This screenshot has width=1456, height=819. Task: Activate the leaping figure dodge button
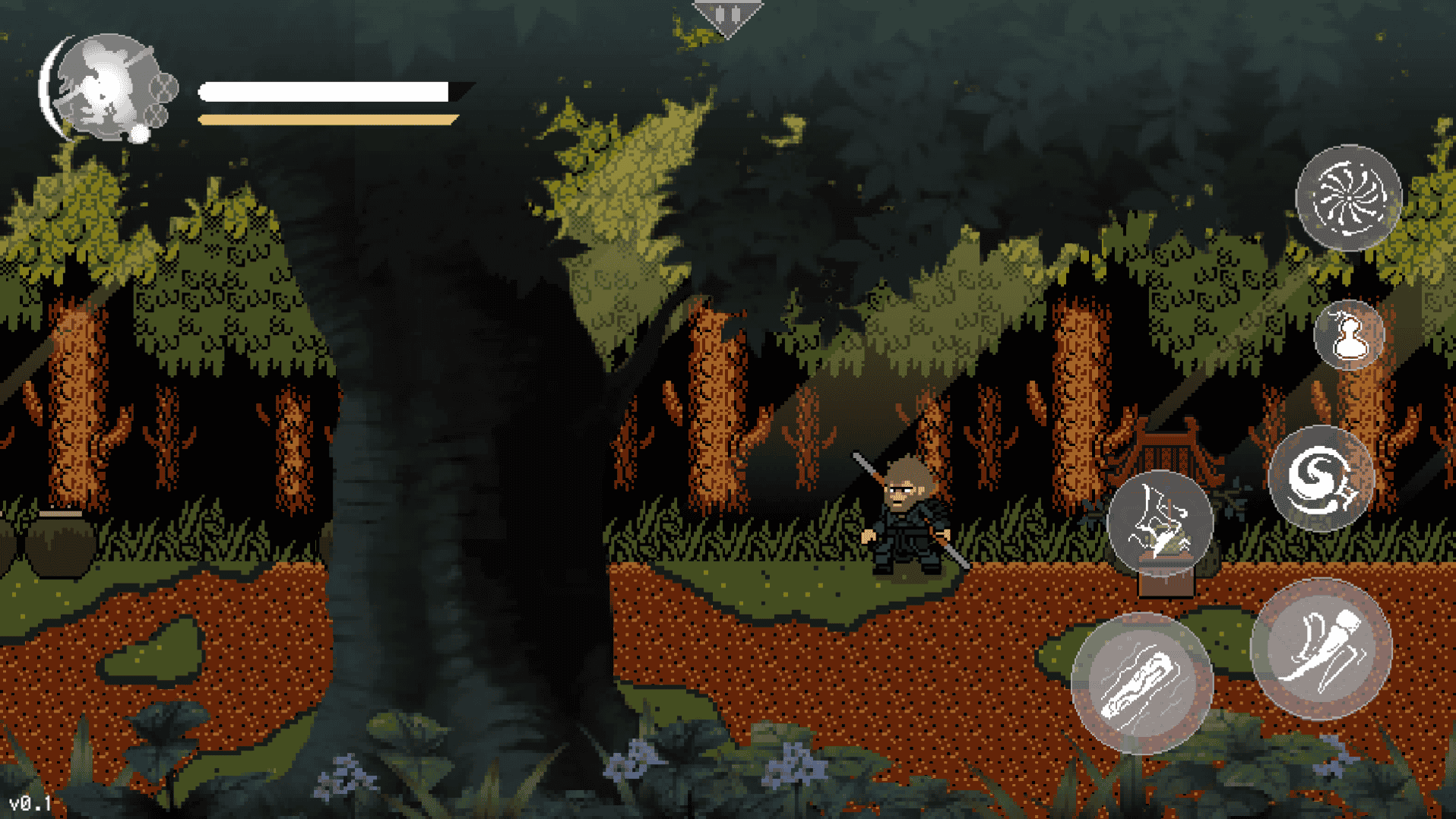tap(1160, 523)
